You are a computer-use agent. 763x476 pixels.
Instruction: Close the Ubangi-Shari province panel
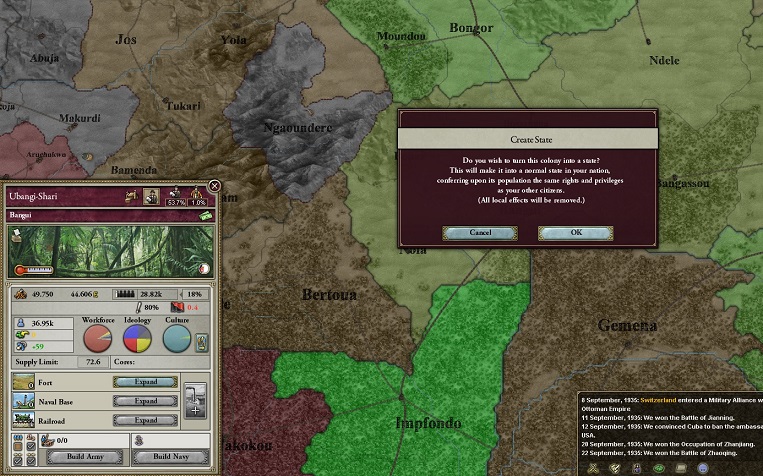(214, 186)
